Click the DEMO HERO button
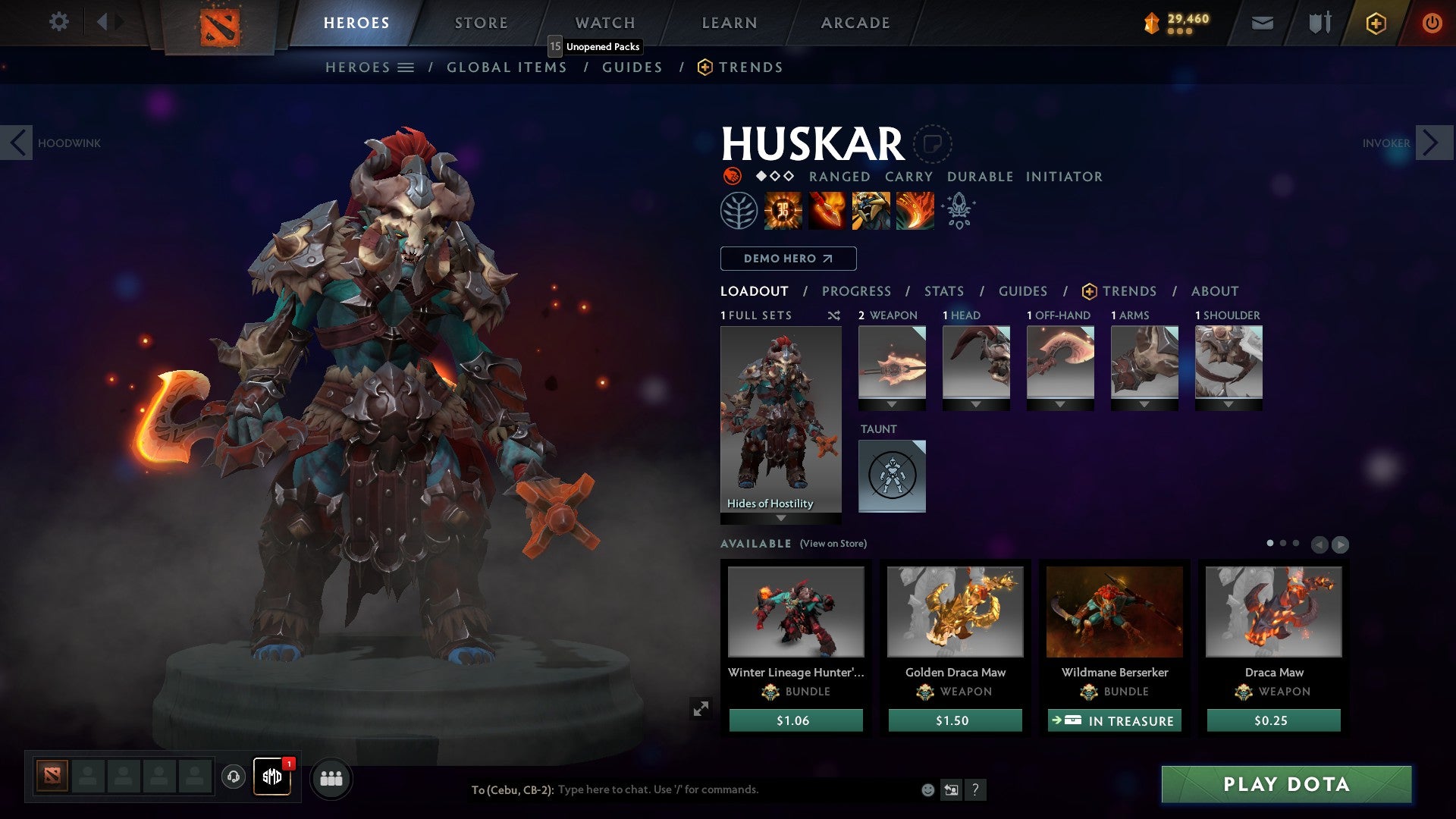The image size is (1456, 819). click(787, 259)
